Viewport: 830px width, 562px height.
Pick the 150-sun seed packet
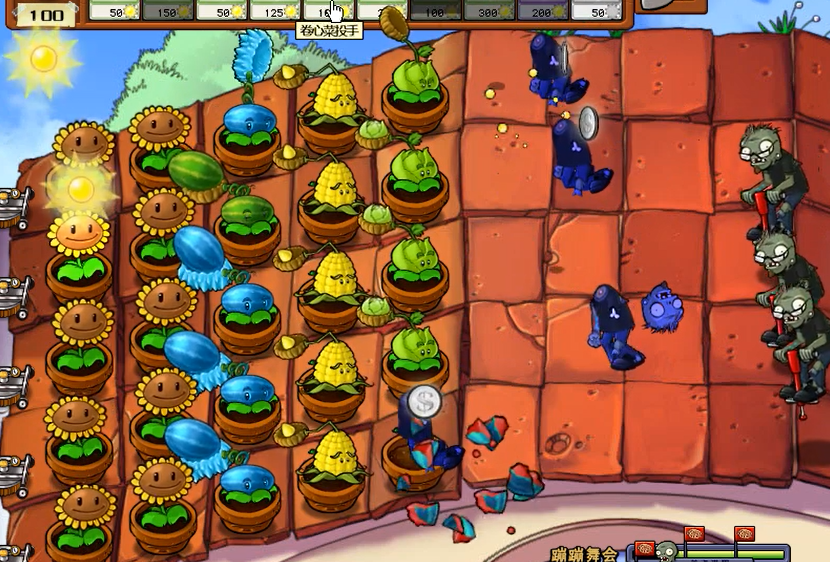(x=166, y=11)
